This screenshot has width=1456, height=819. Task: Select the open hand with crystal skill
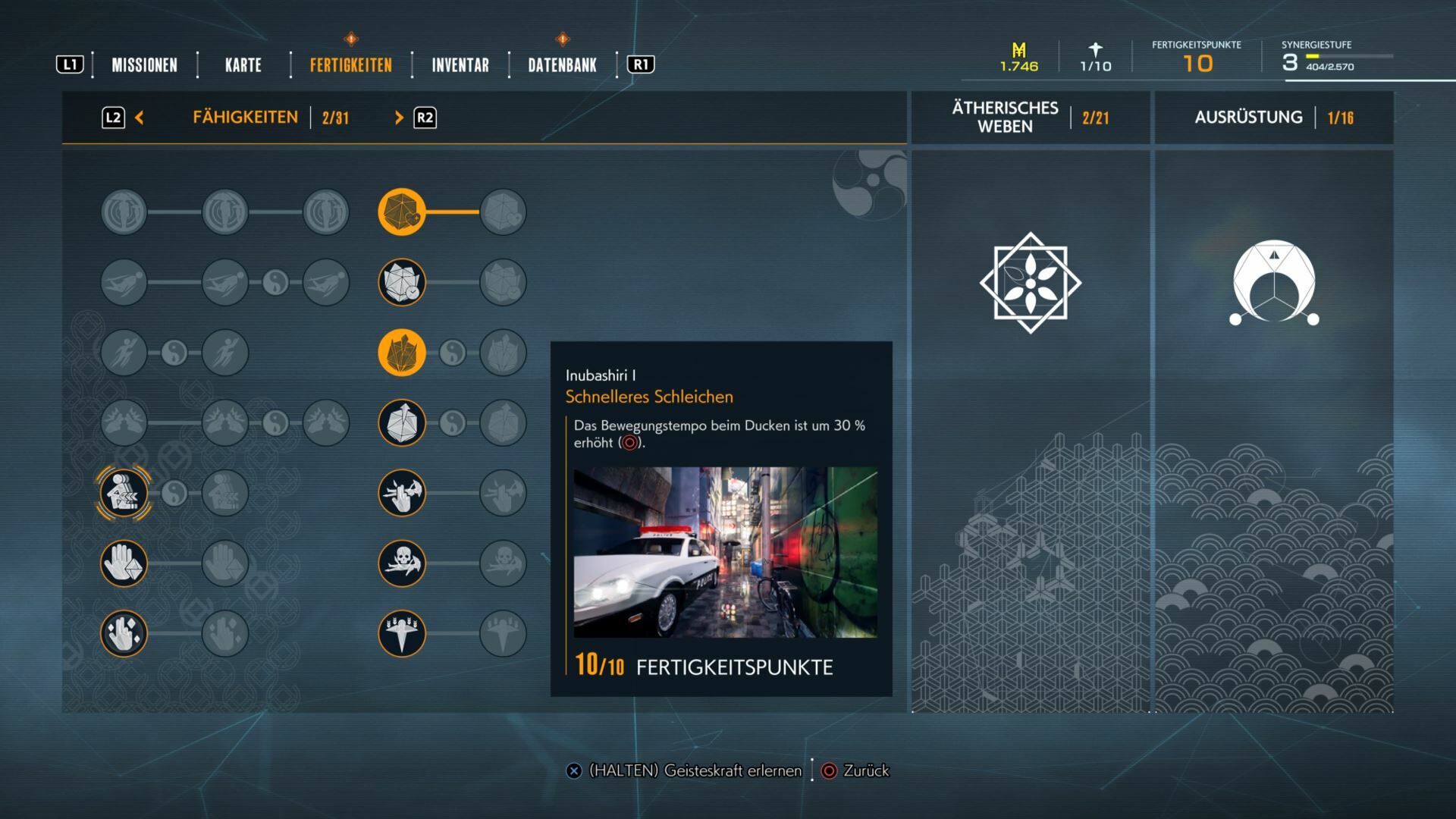tap(124, 563)
